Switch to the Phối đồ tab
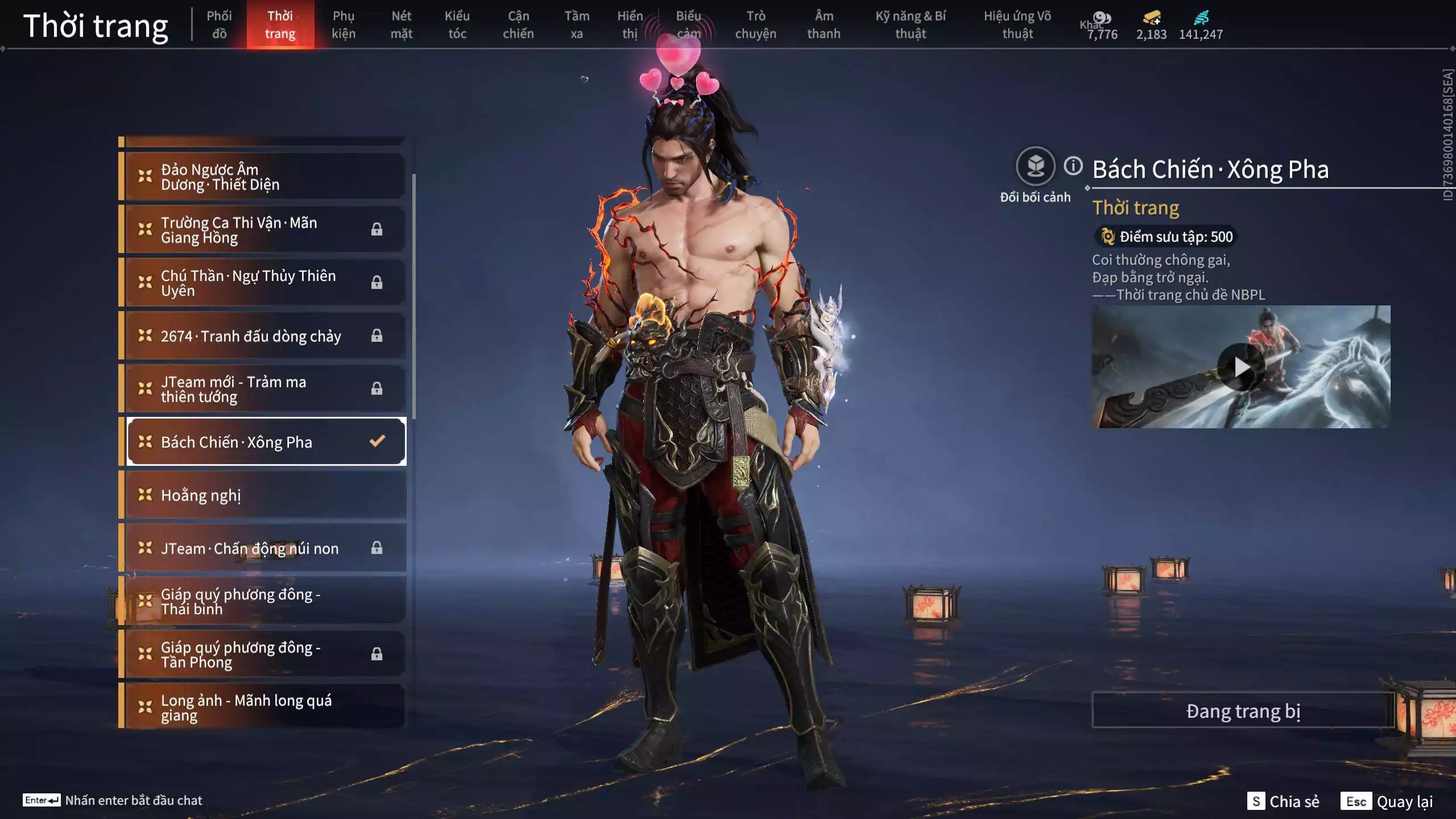 coord(219,24)
